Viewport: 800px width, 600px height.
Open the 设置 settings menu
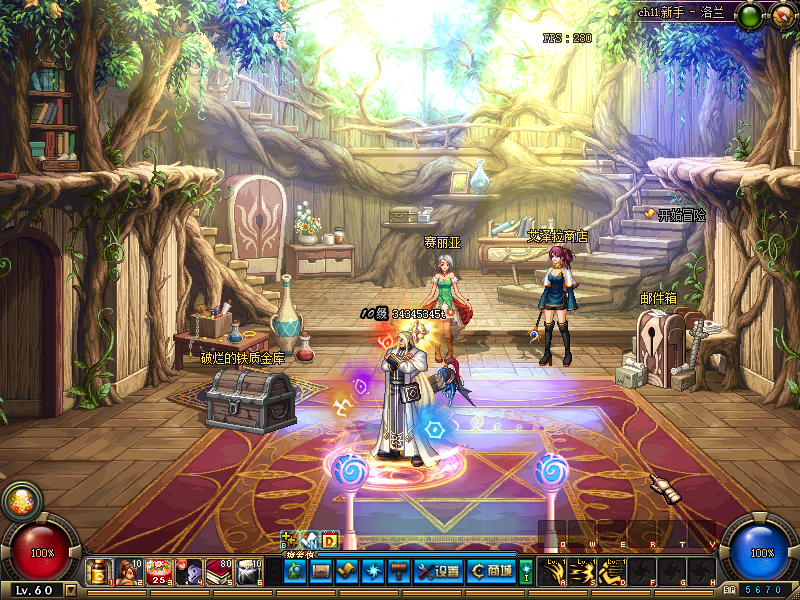point(437,571)
